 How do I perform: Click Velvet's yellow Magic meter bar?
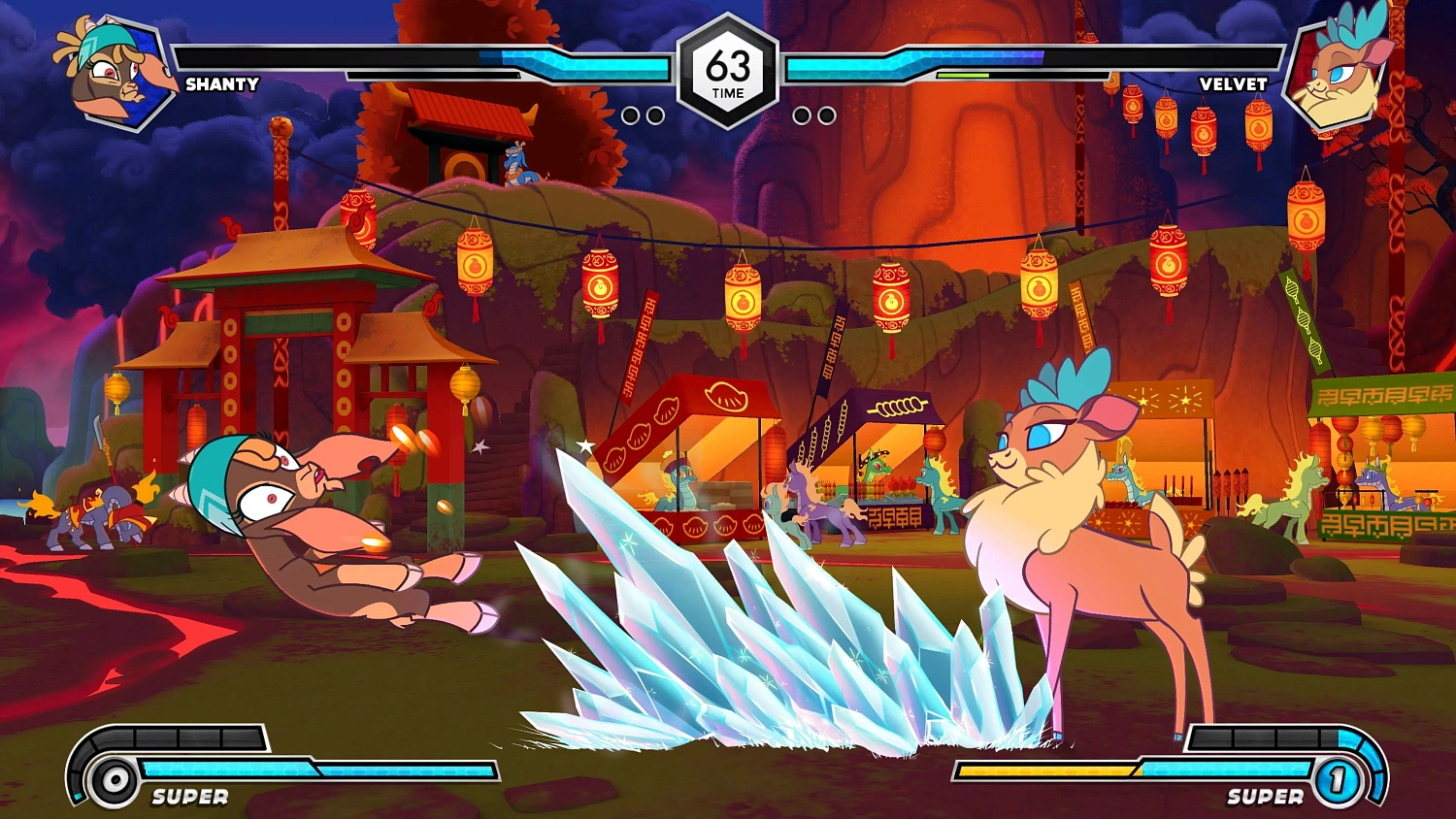point(1048,771)
